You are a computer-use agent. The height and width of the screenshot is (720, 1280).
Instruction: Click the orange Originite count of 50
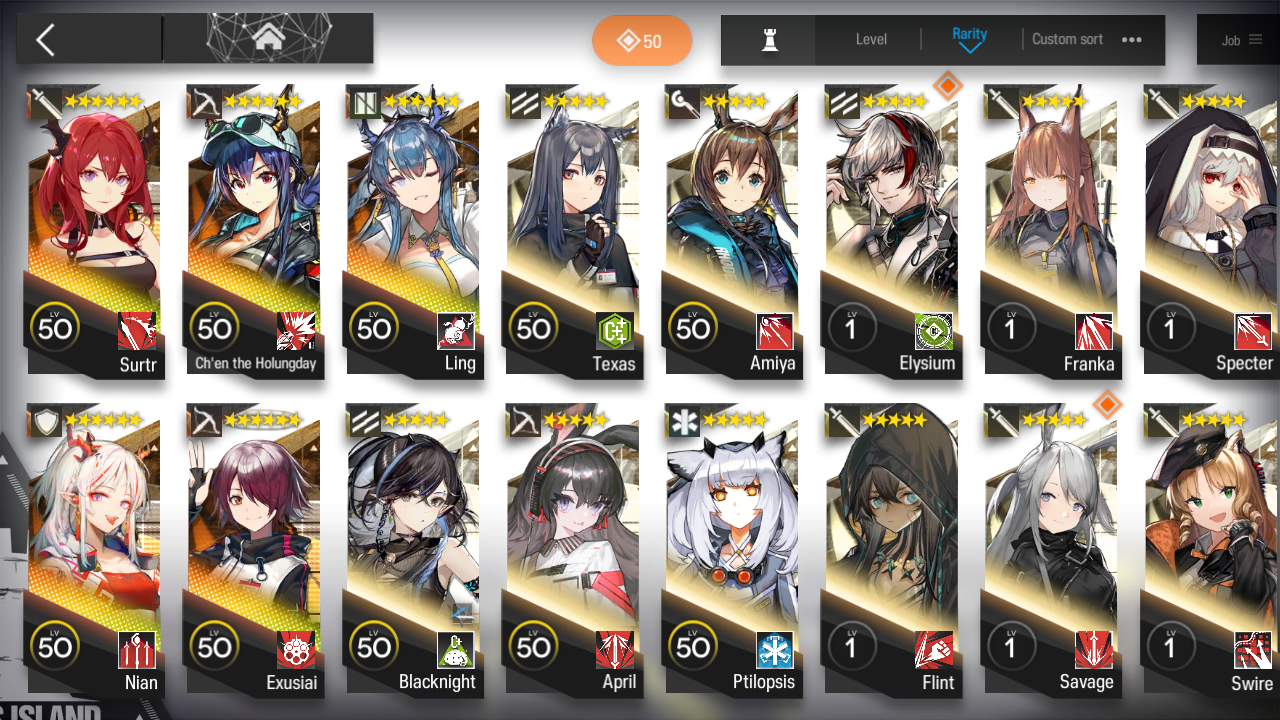point(642,42)
